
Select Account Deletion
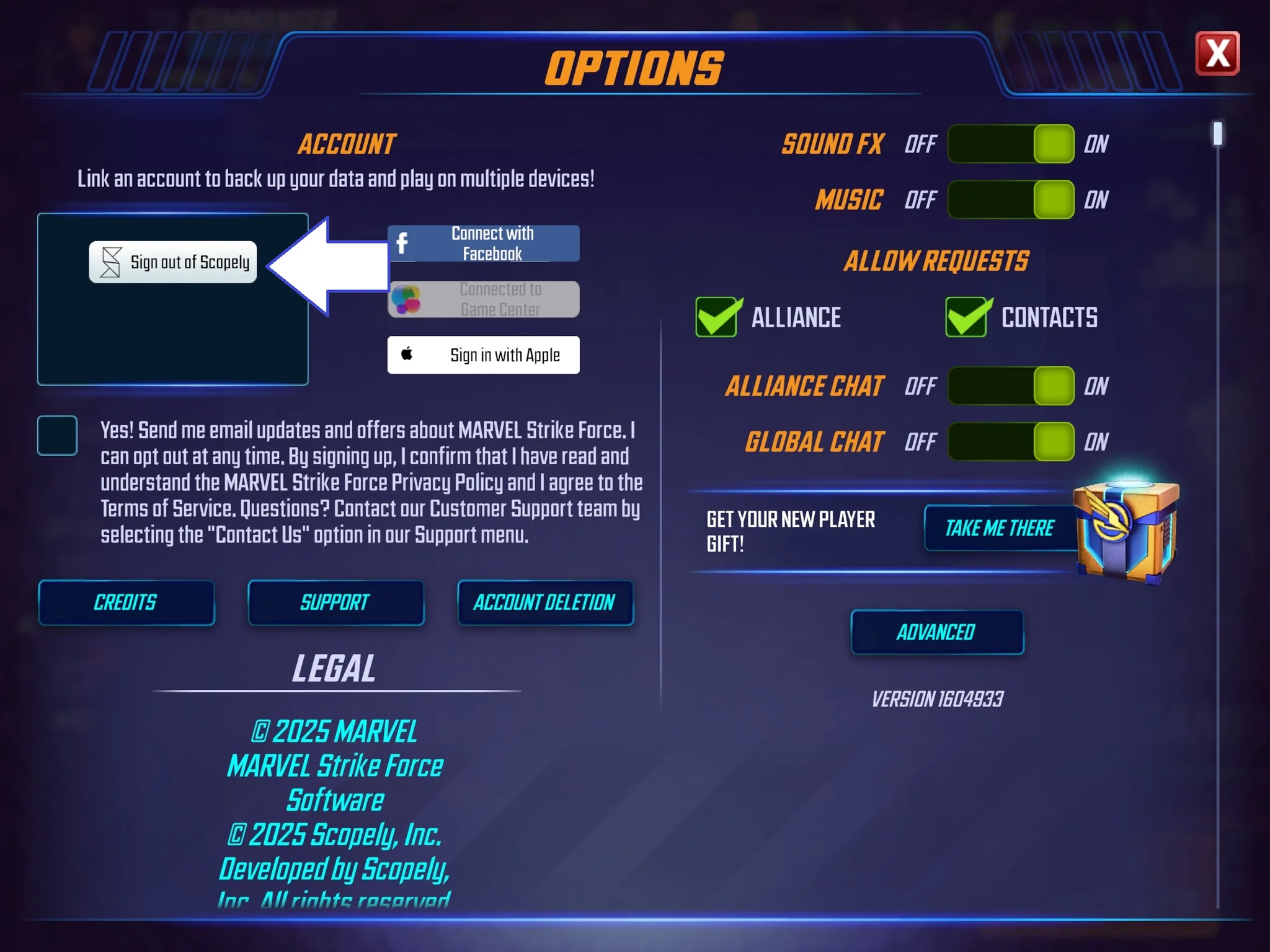(544, 602)
